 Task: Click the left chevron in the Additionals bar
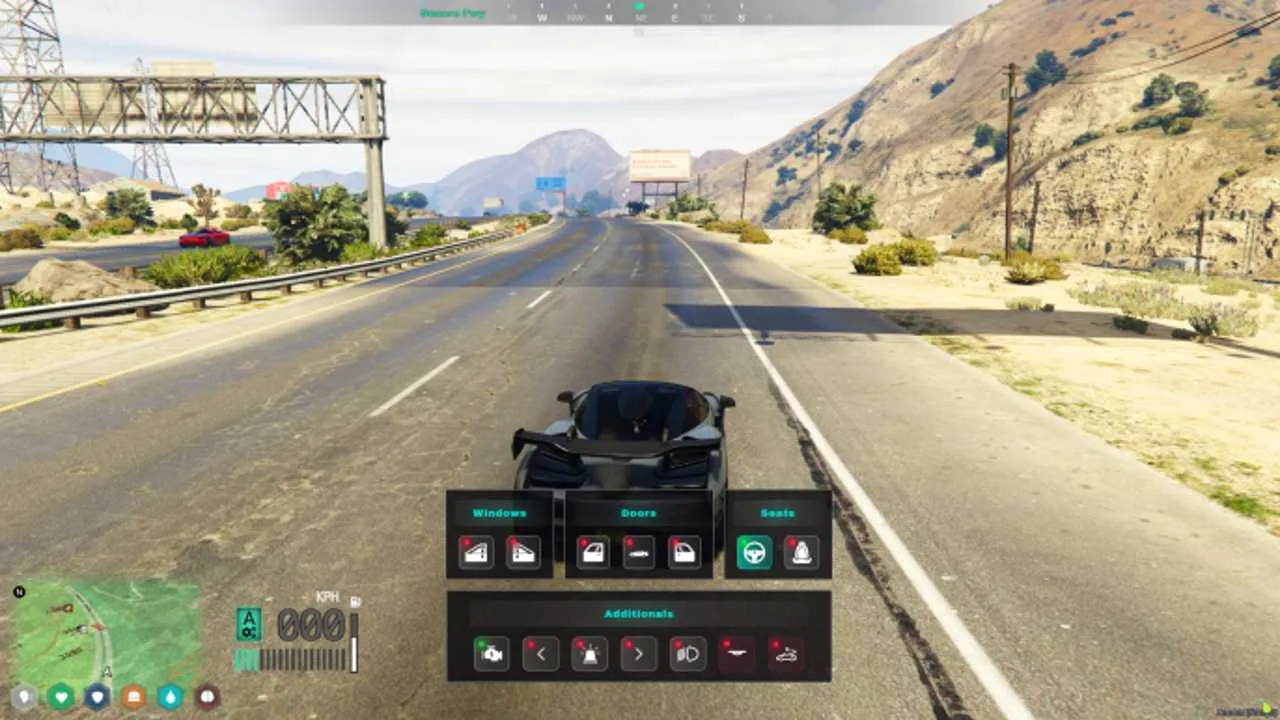tap(539, 655)
